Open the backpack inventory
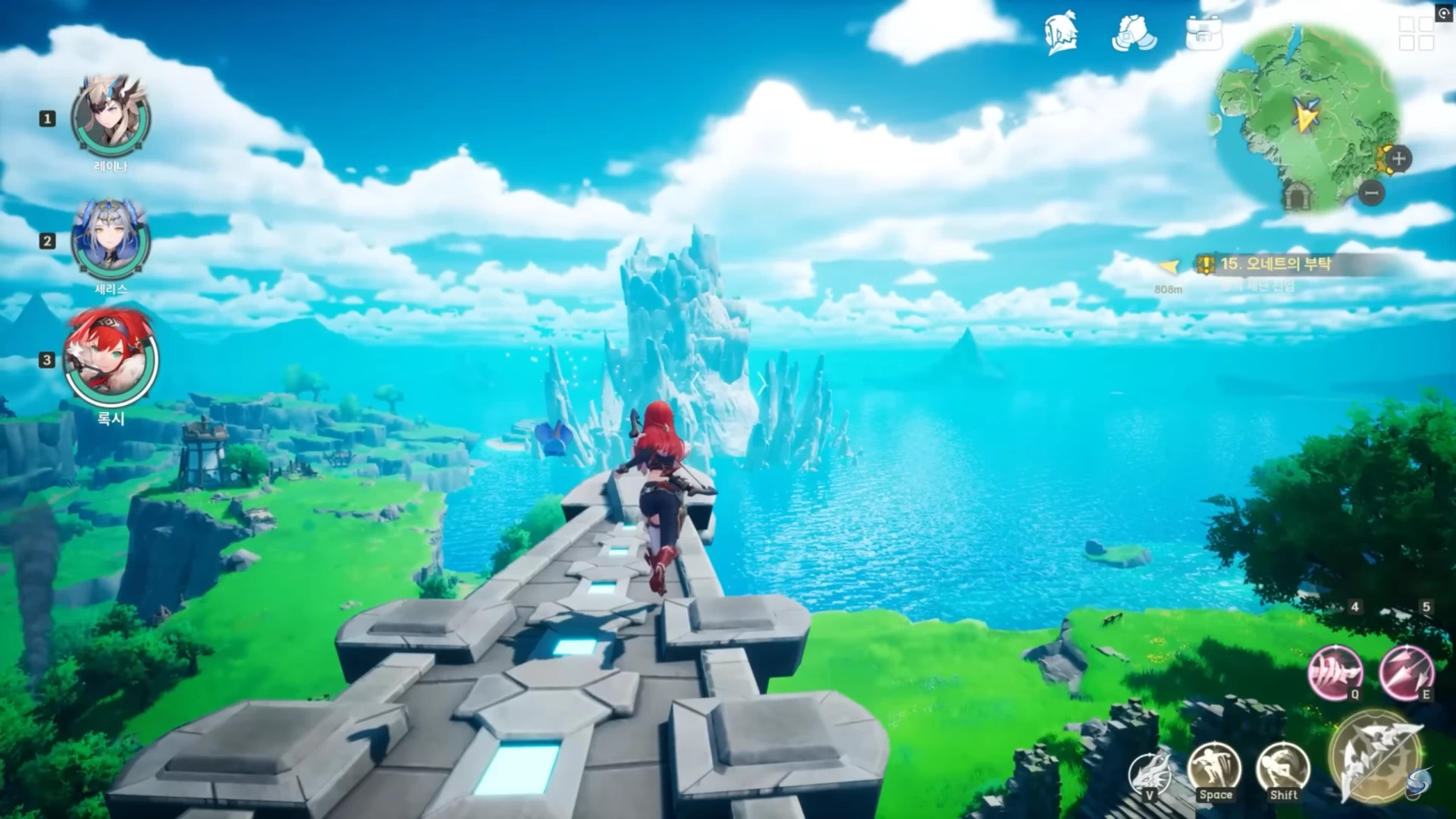The width and height of the screenshot is (1456, 819). pos(1204,33)
